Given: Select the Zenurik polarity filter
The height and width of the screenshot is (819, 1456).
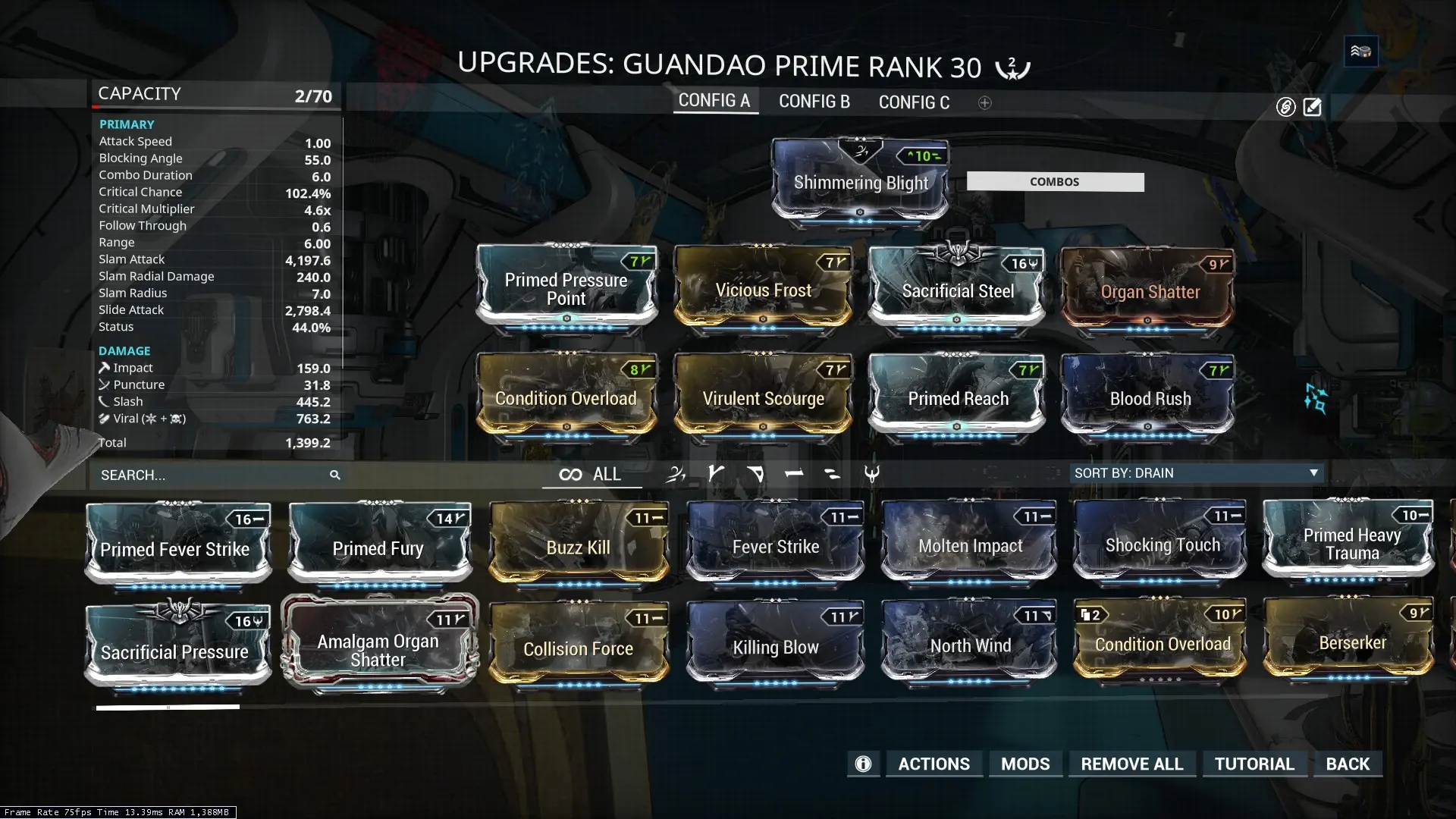Looking at the screenshot, I should click(x=676, y=474).
